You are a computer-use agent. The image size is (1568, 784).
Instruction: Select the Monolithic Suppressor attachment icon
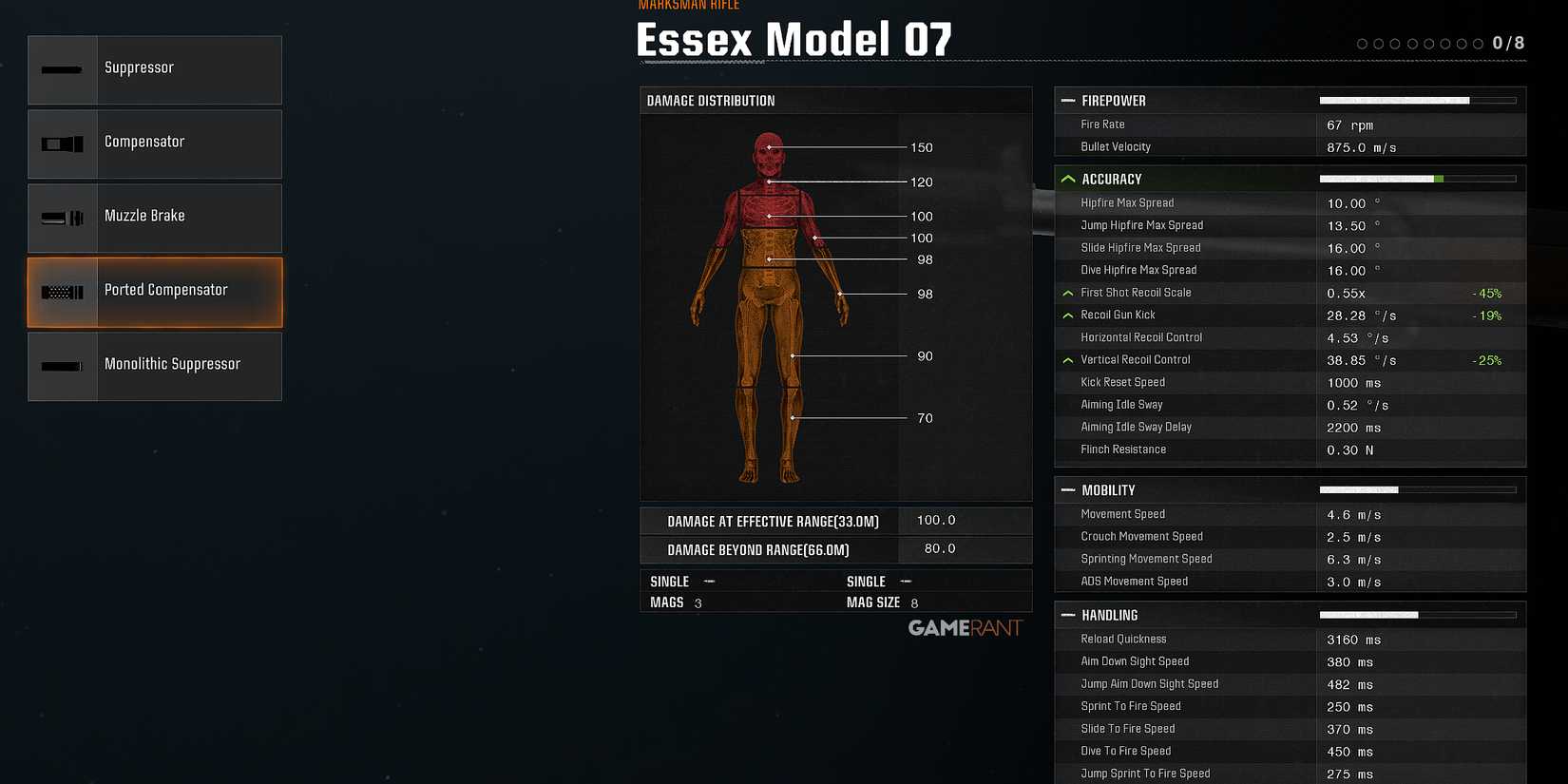62,365
